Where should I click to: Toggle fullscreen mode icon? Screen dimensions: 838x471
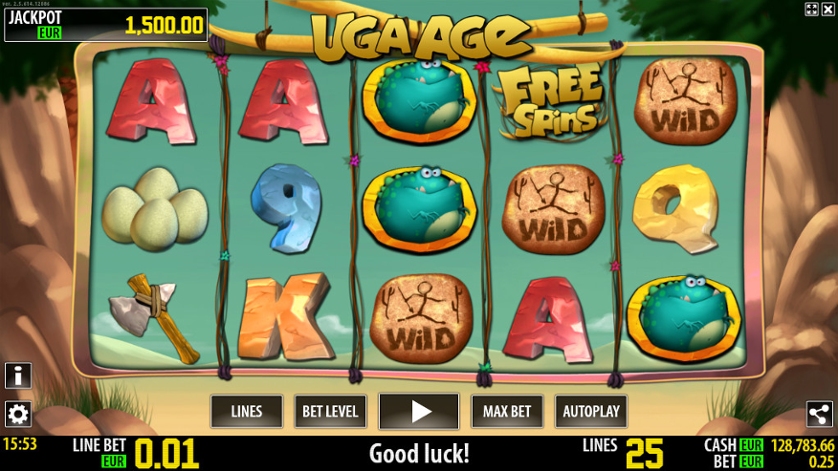pyautogui.click(x=811, y=9)
